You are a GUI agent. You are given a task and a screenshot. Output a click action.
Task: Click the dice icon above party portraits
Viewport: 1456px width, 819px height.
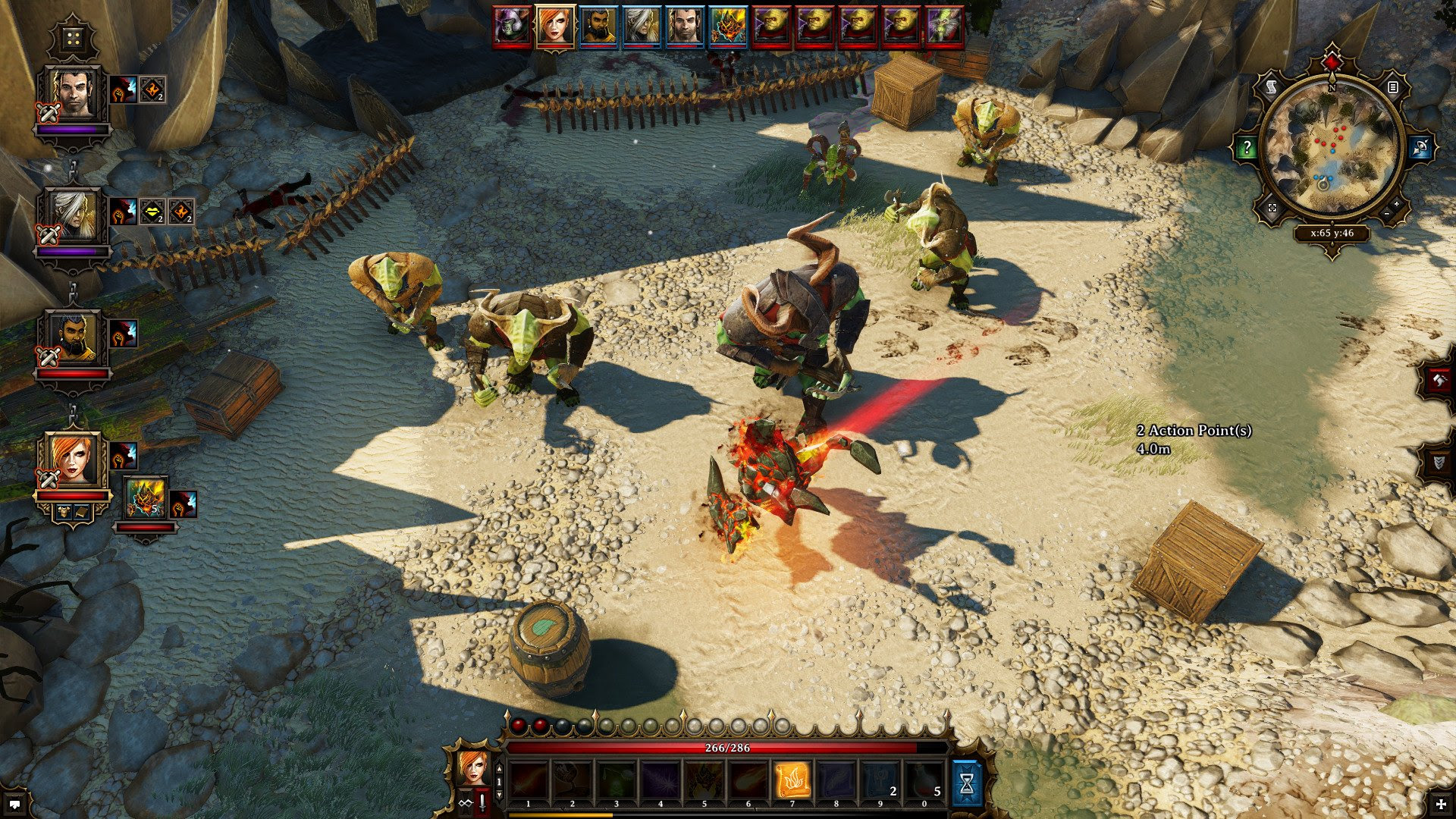[73, 39]
